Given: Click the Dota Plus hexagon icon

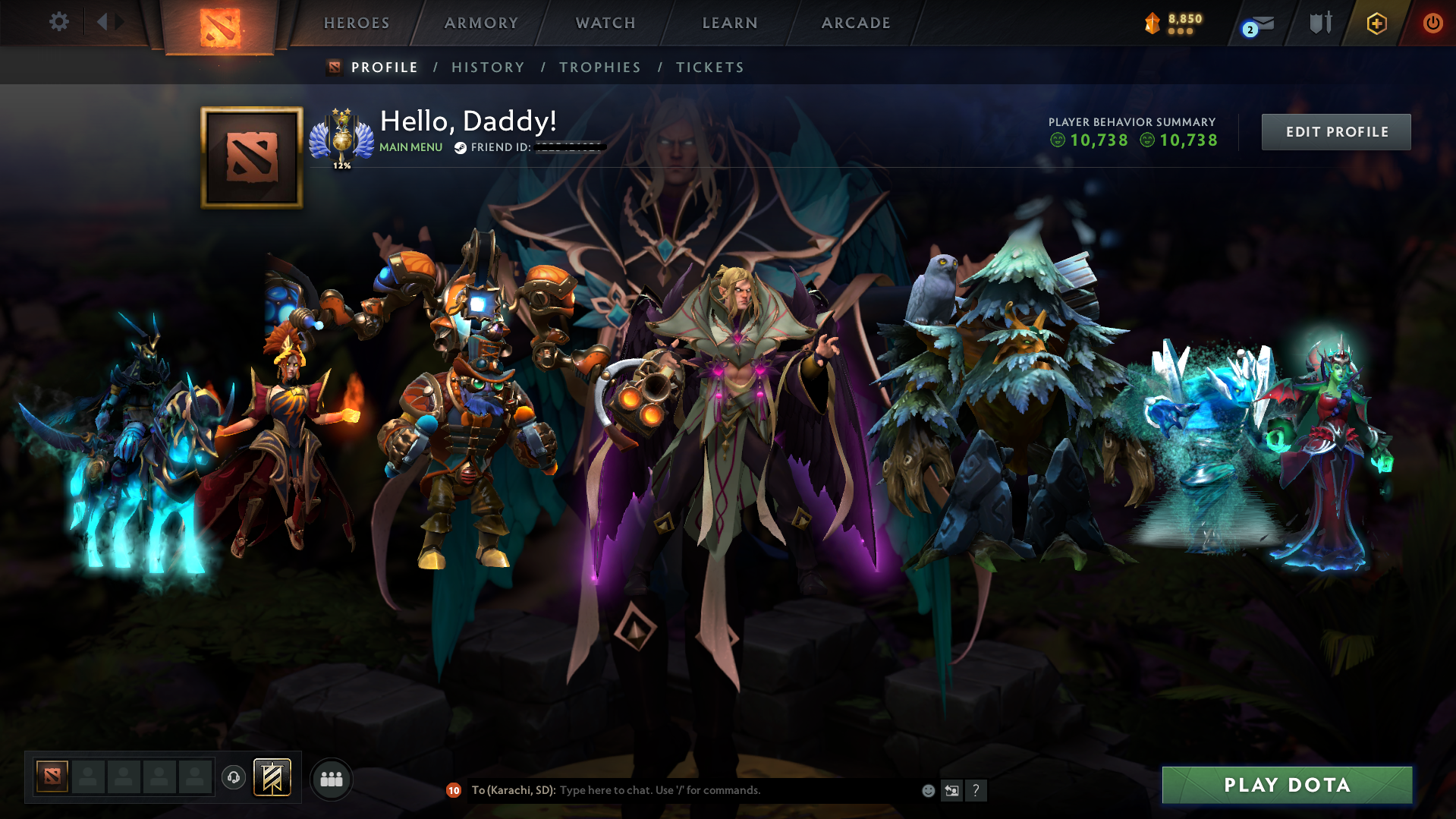Looking at the screenshot, I should pyautogui.click(x=1376, y=23).
